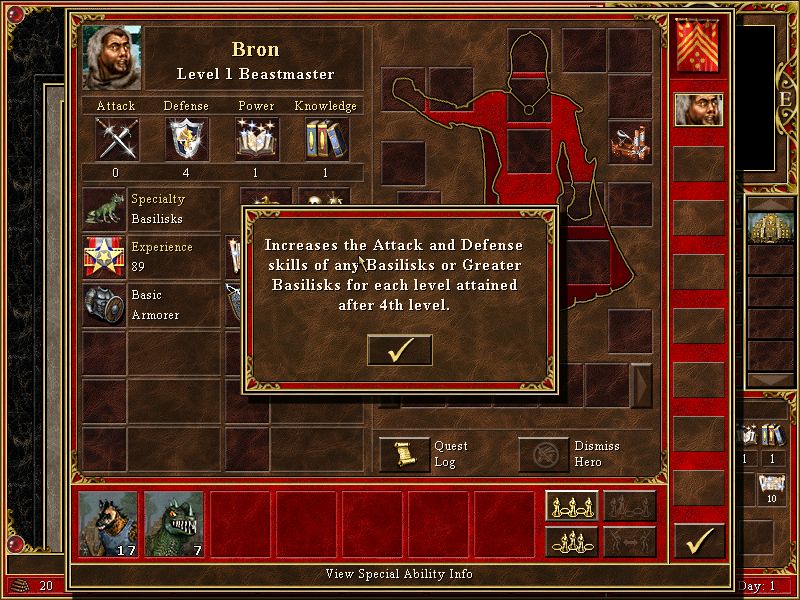Select the Defense shield icon
This screenshot has width=800, height=600.
[186, 138]
